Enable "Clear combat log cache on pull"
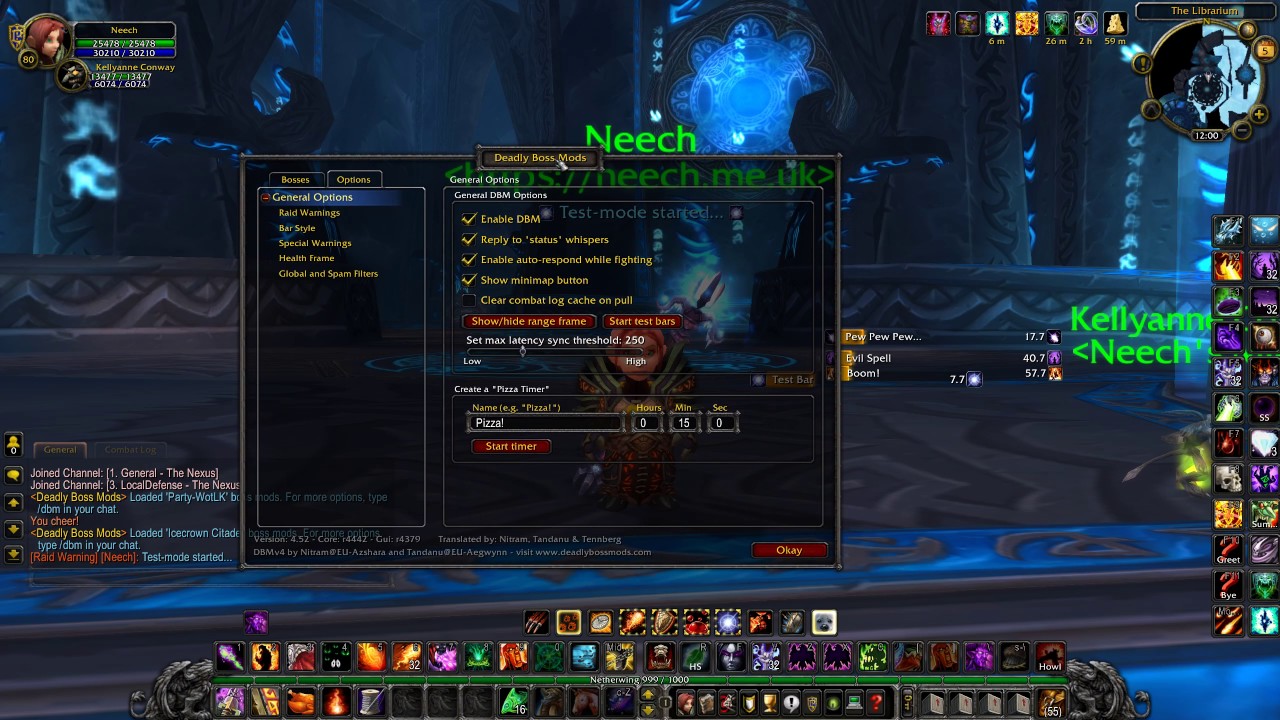 click(469, 300)
